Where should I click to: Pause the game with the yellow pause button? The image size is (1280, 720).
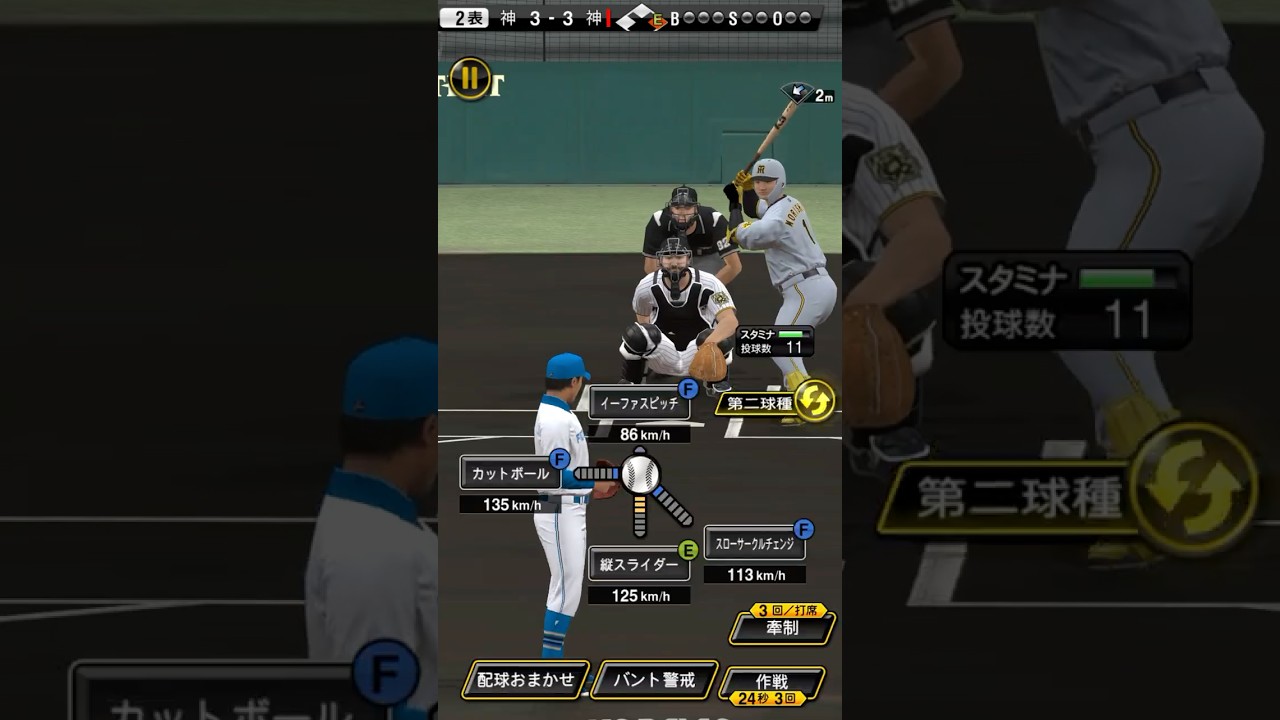(x=468, y=80)
